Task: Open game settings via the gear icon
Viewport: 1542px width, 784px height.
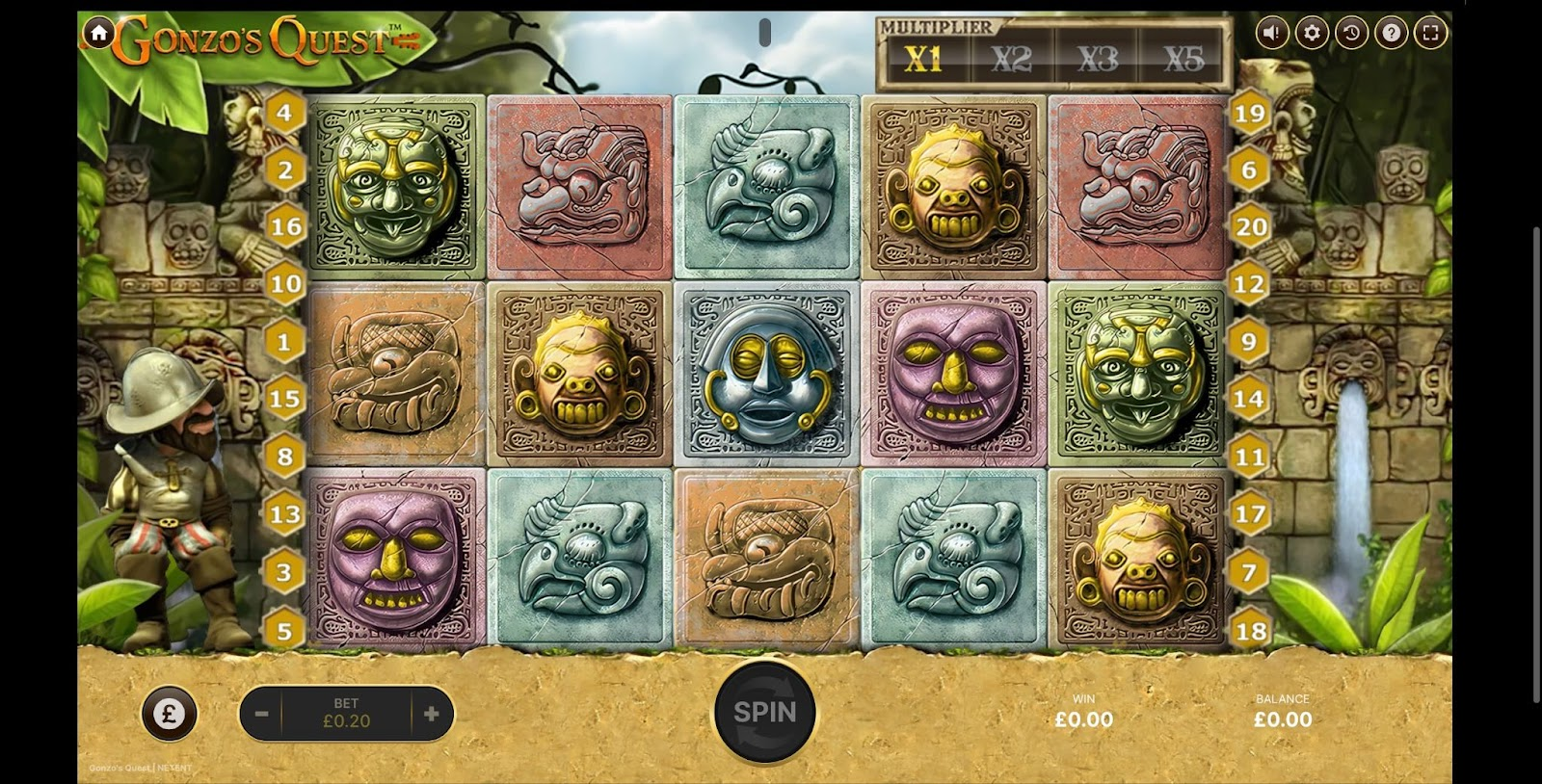Action: [1312, 33]
